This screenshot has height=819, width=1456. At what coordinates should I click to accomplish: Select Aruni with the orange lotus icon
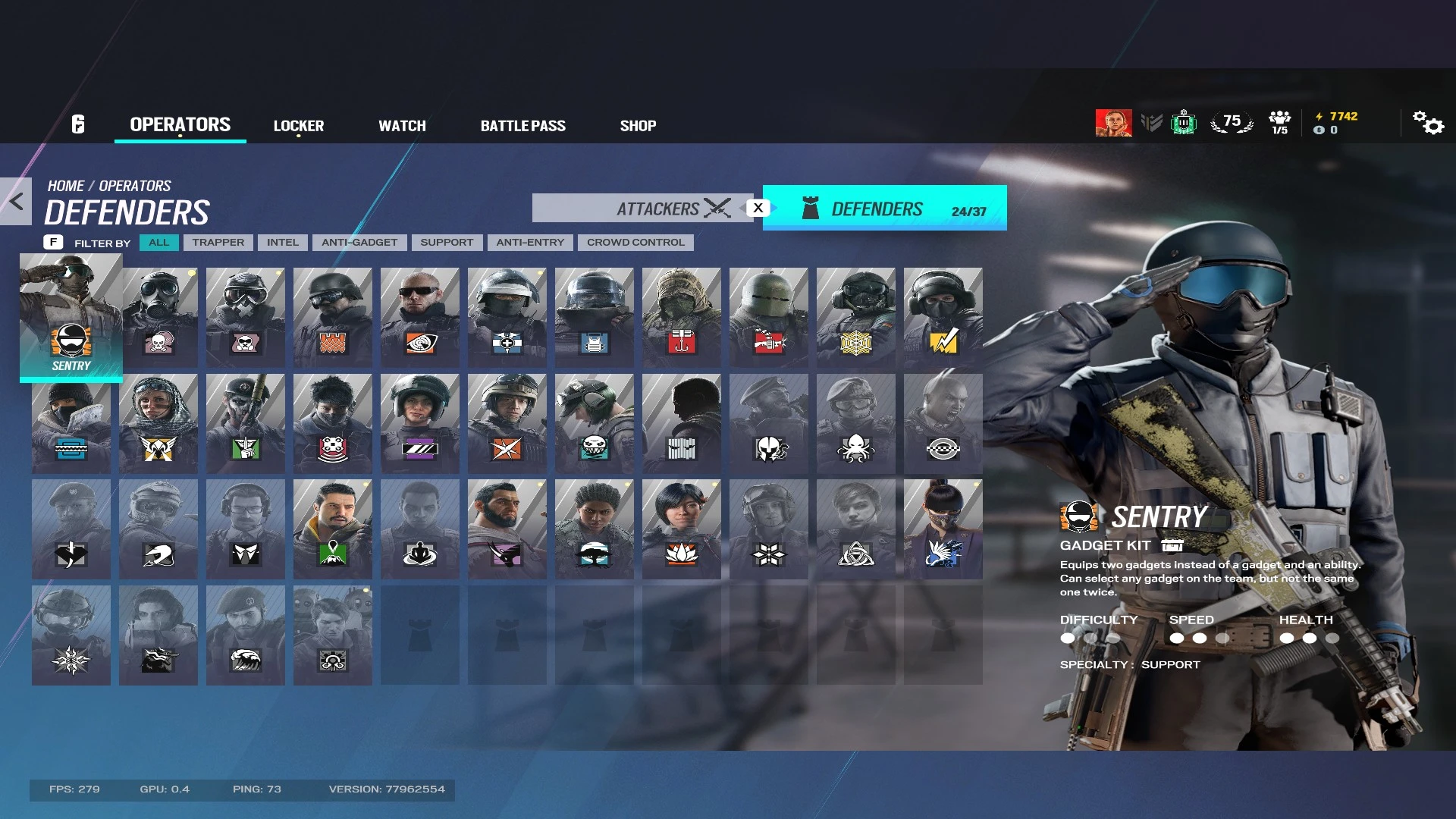682,529
